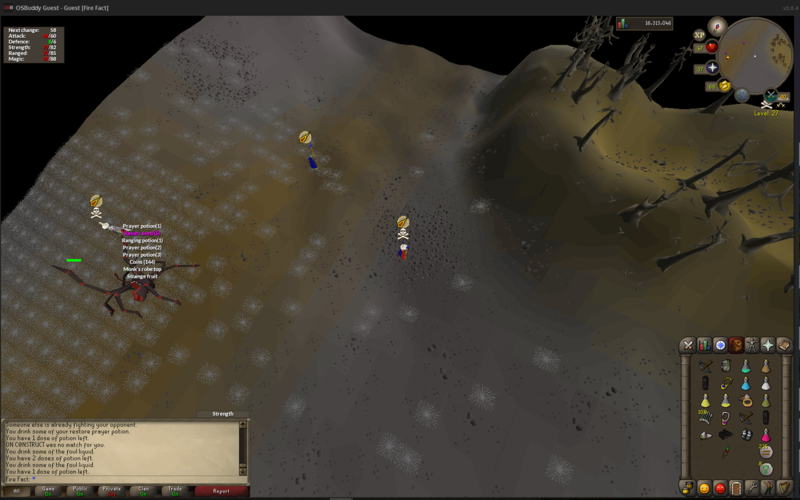The height and width of the screenshot is (500, 800).
Task: Open the Combat Options tab
Action: [x=688, y=345]
